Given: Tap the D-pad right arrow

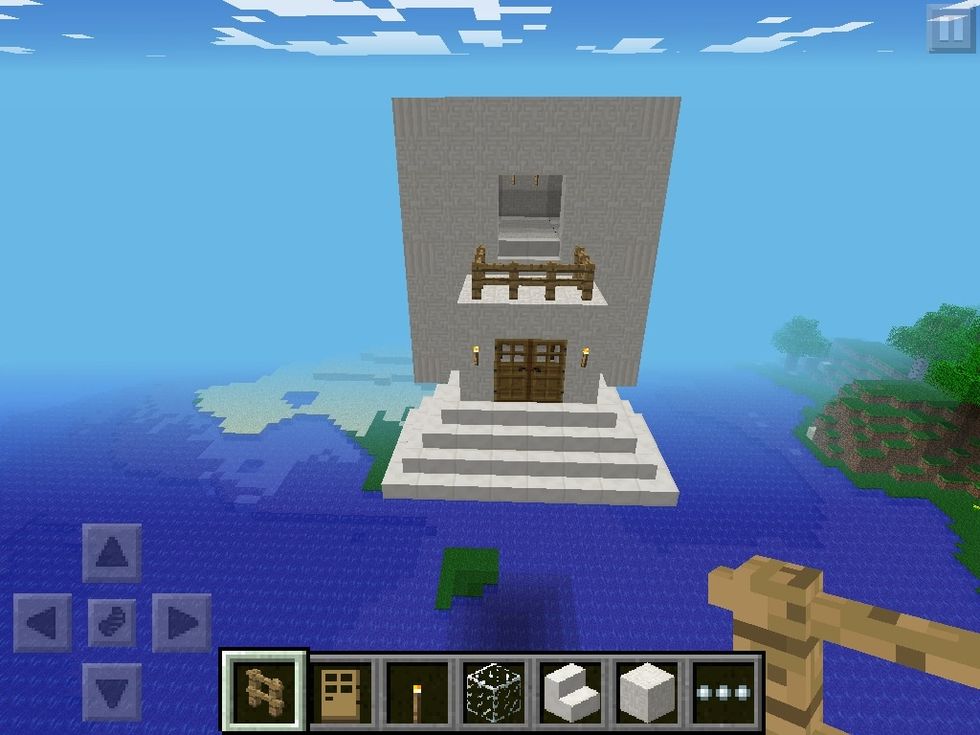Looking at the screenshot, I should [181, 623].
